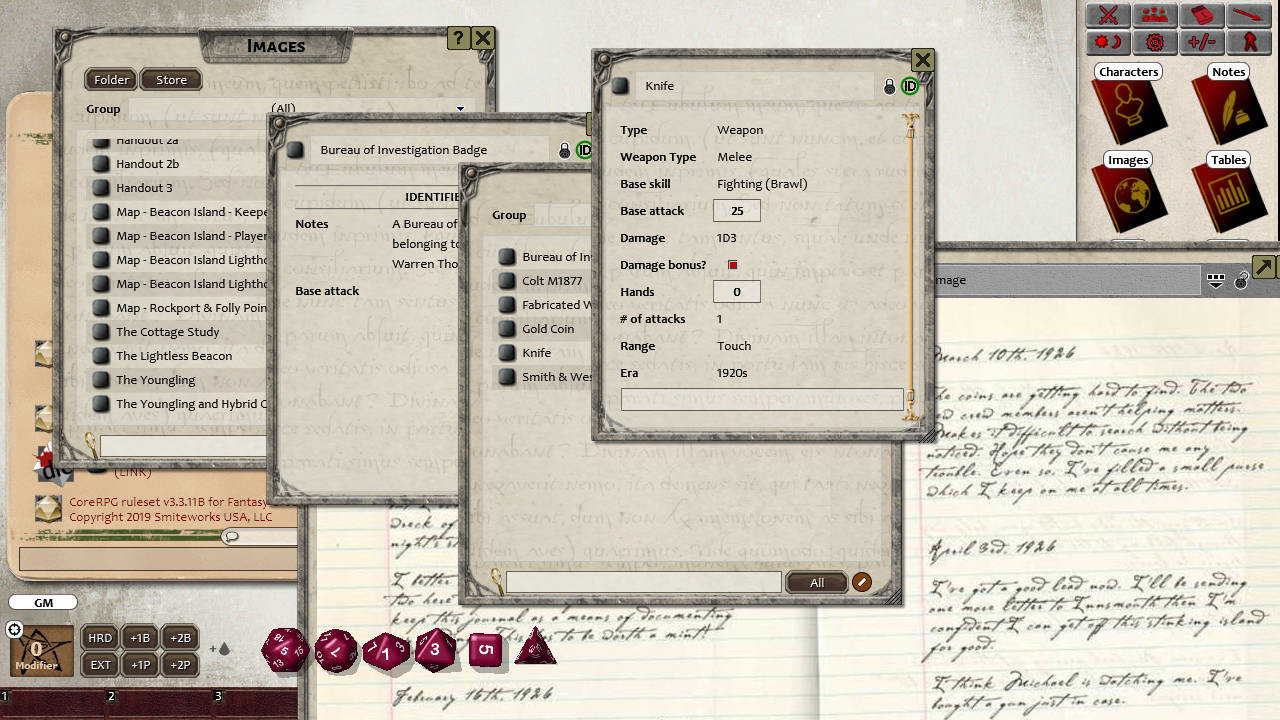The height and width of the screenshot is (720, 1280).
Task: Toggle ID visibility on the Knife record
Action: click(x=909, y=86)
